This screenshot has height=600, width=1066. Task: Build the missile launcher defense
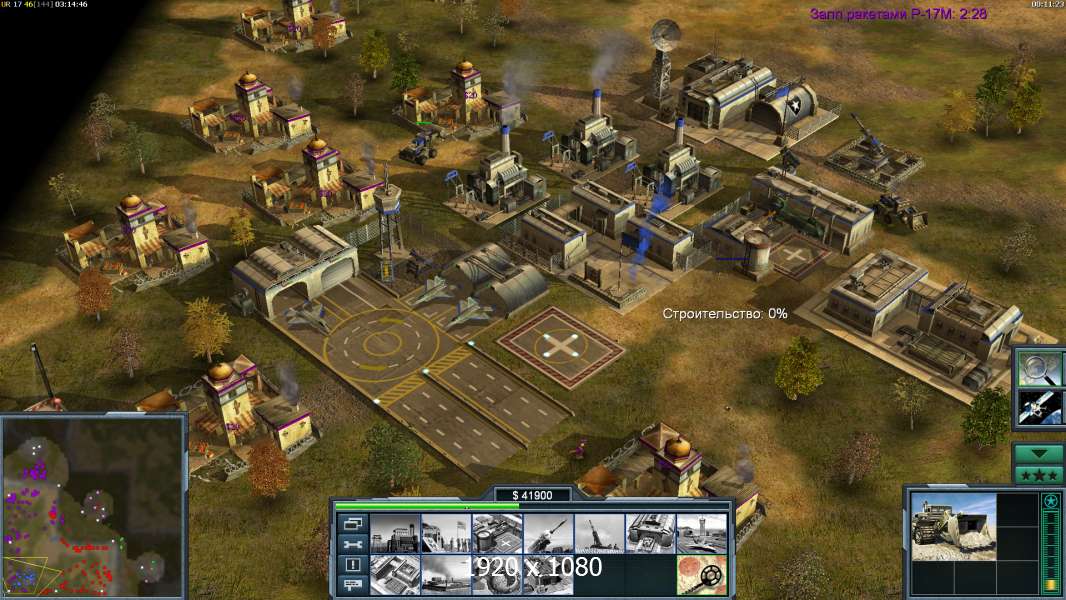[x=547, y=534]
